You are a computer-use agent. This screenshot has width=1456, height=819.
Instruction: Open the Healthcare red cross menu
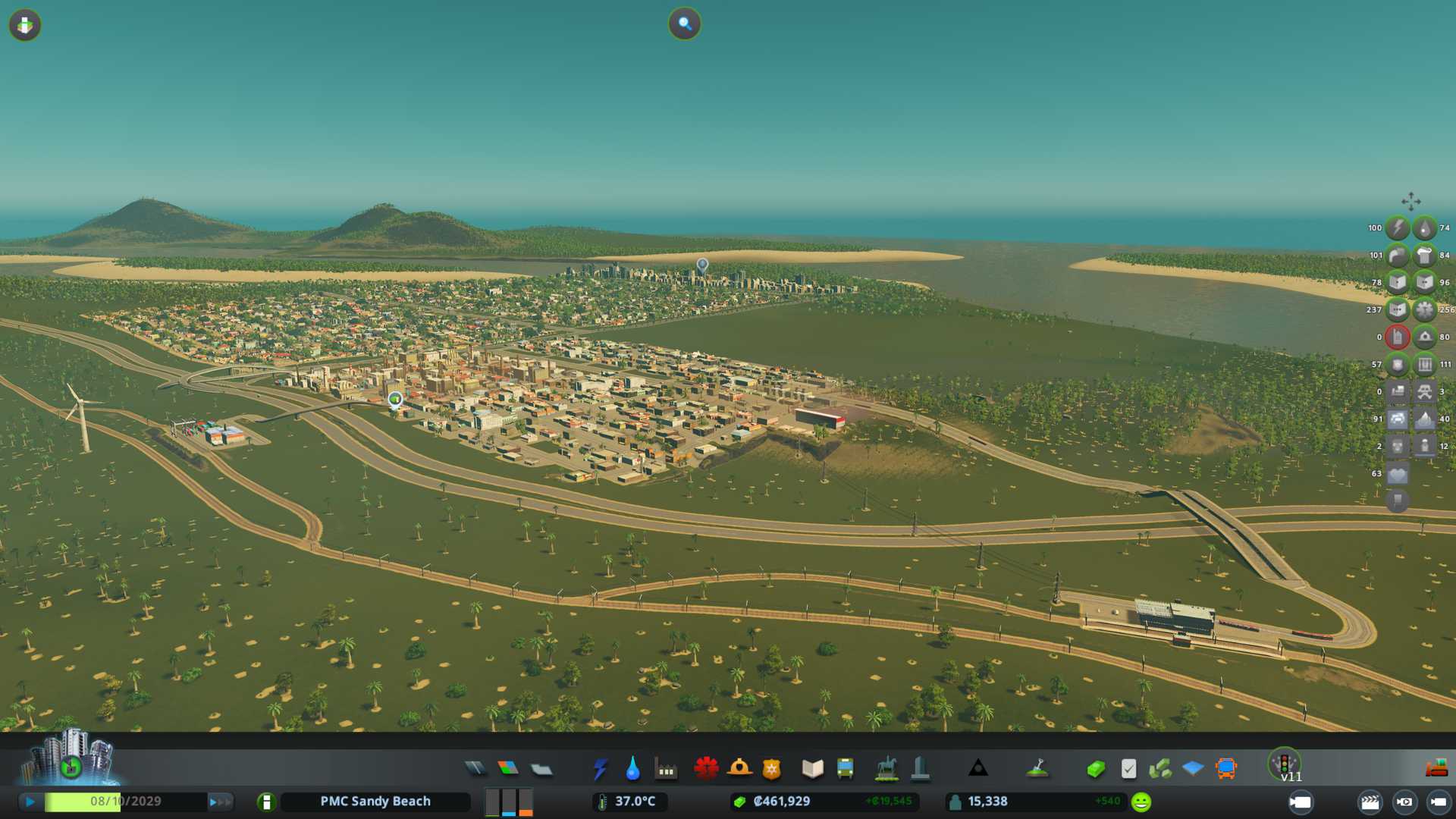click(706, 769)
